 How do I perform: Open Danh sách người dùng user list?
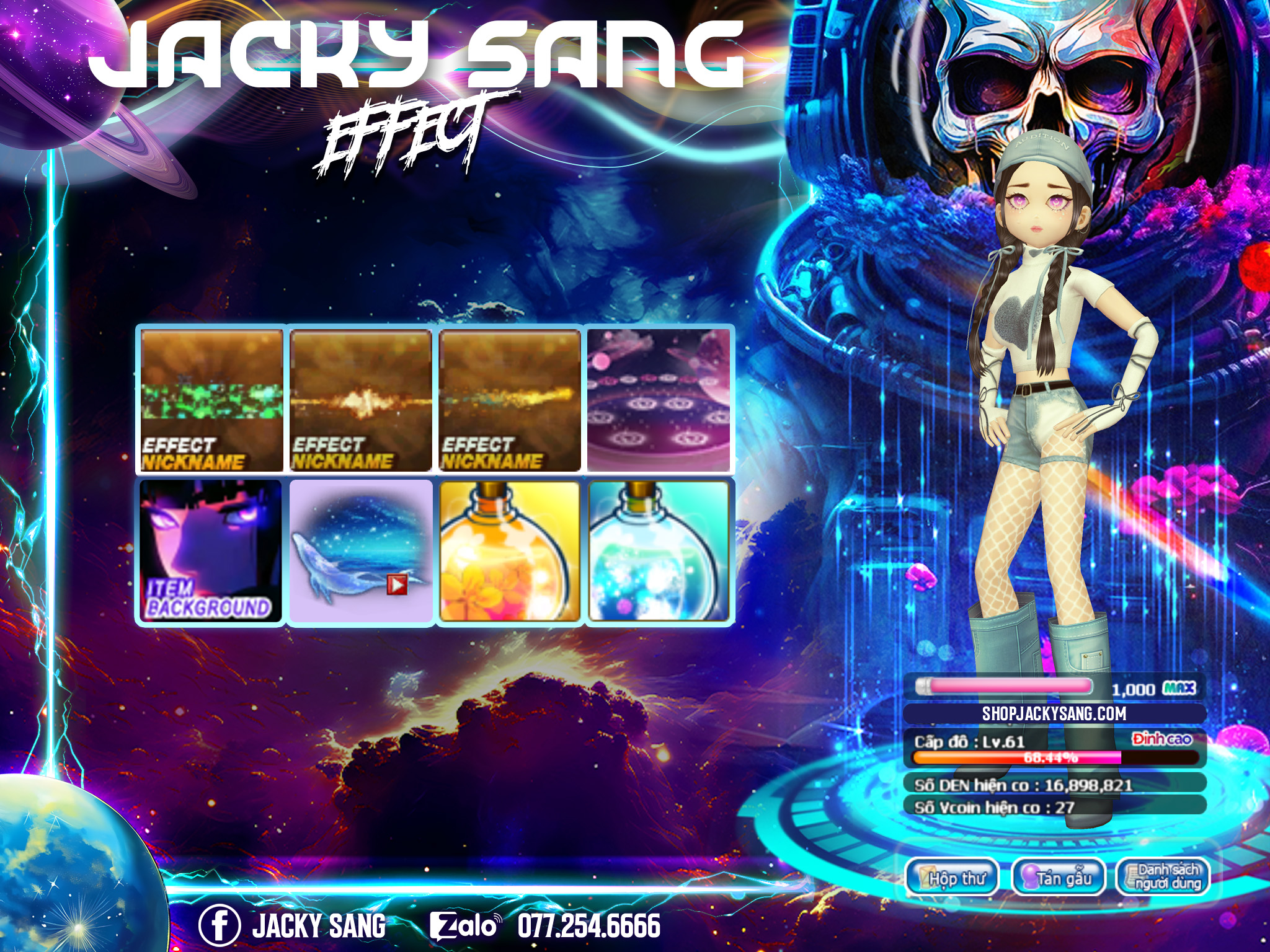click(1163, 878)
